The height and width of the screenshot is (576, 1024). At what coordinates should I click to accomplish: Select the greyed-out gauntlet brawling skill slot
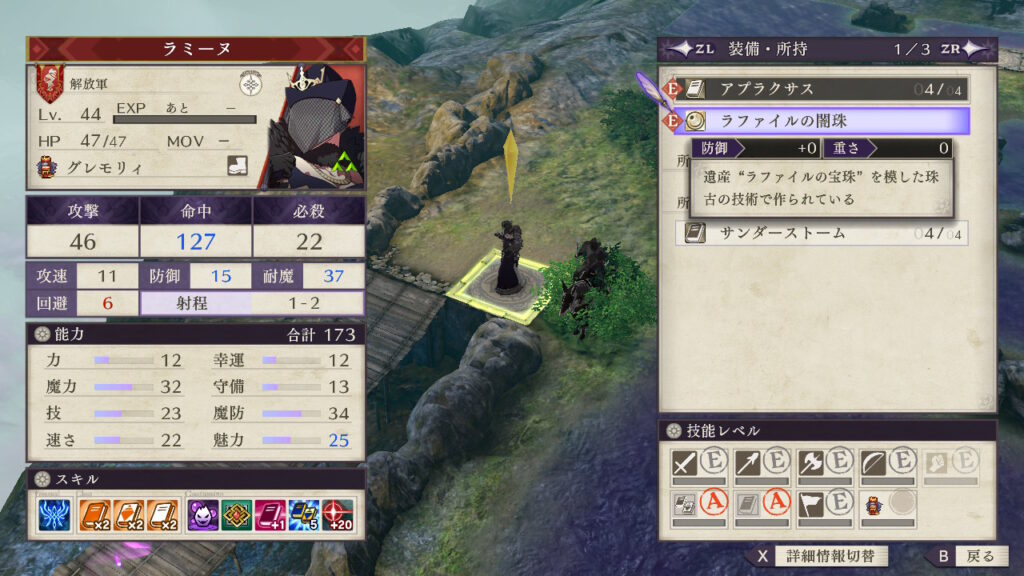[948, 463]
